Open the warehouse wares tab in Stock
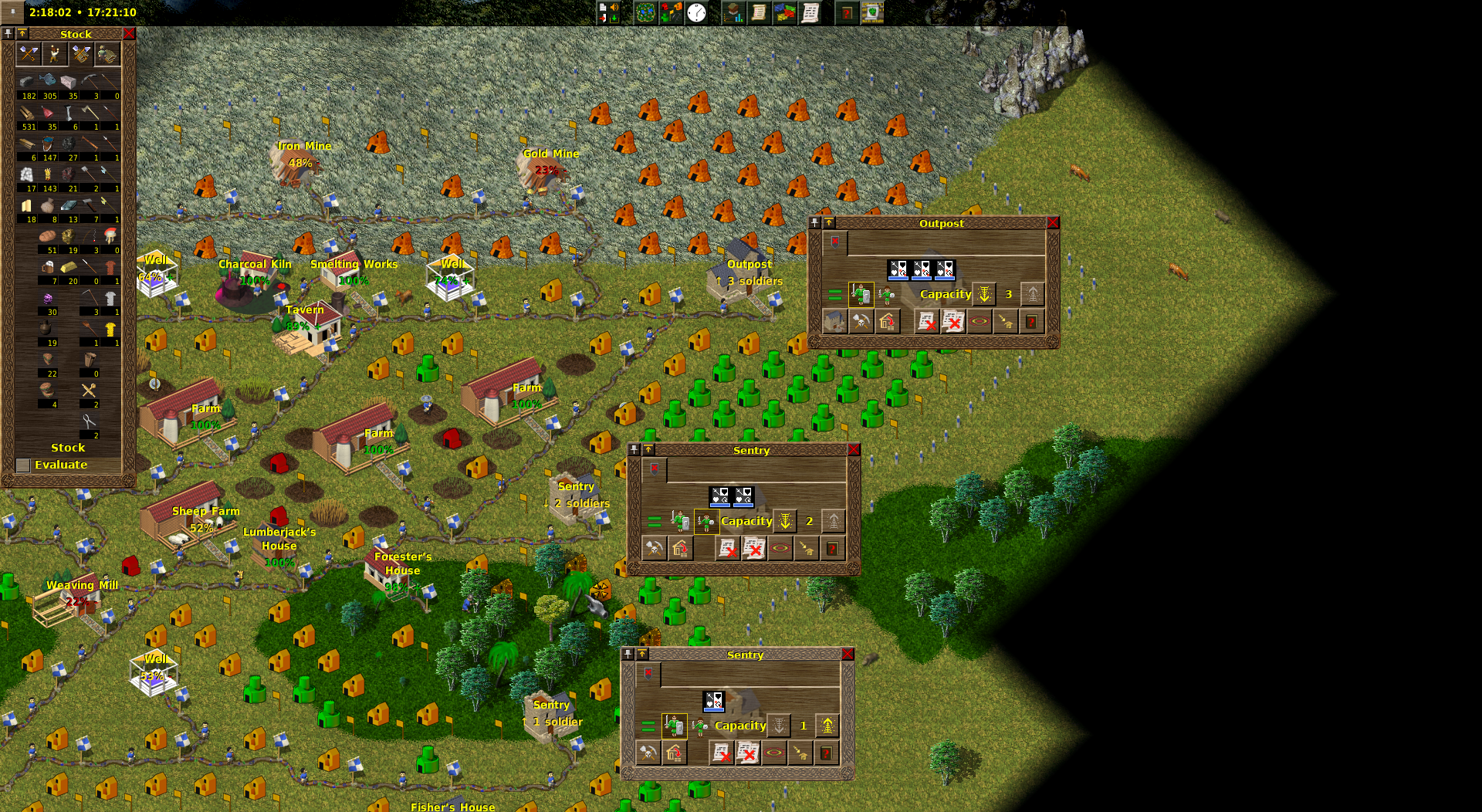 (x=81, y=54)
